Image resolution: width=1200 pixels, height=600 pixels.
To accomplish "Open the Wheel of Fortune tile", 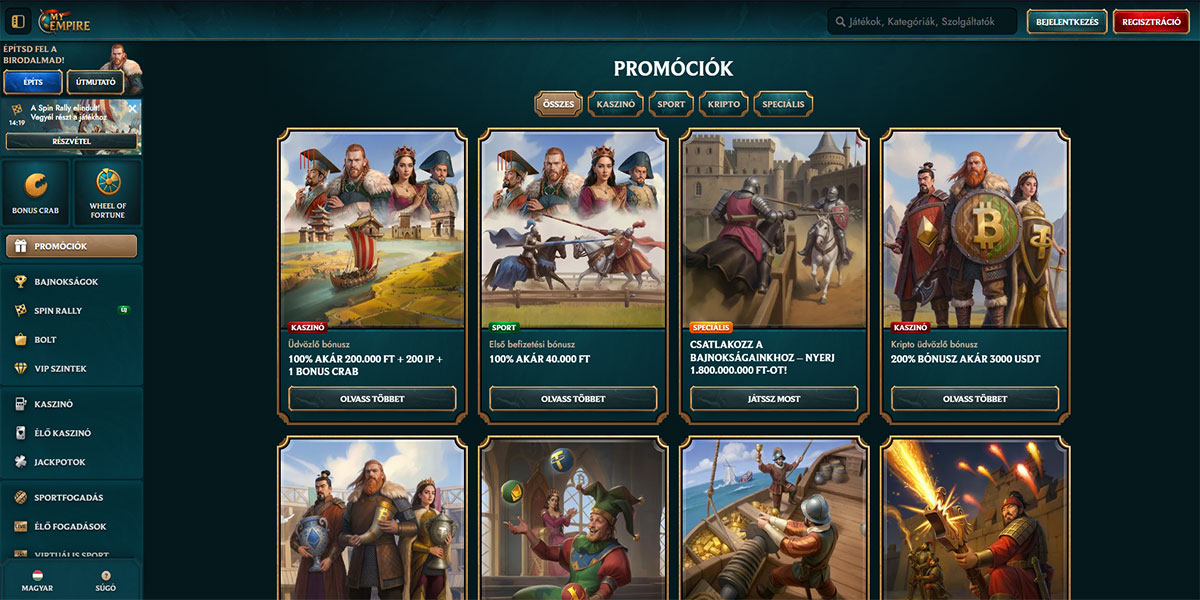I will tap(108, 192).
